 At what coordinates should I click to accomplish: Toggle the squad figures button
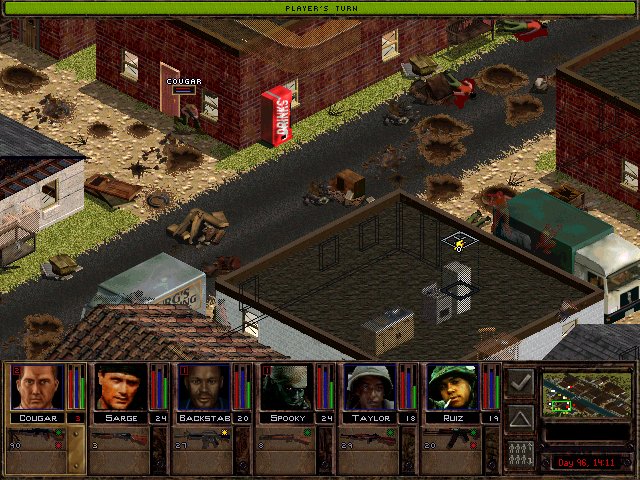click(520, 452)
